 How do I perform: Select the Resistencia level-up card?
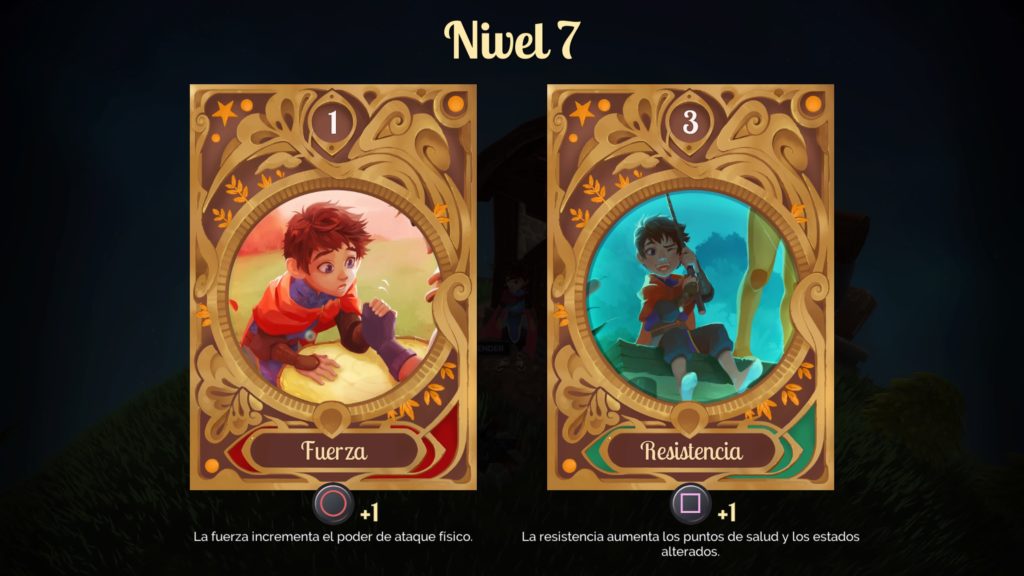pyautogui.click(x=690, y=288)
